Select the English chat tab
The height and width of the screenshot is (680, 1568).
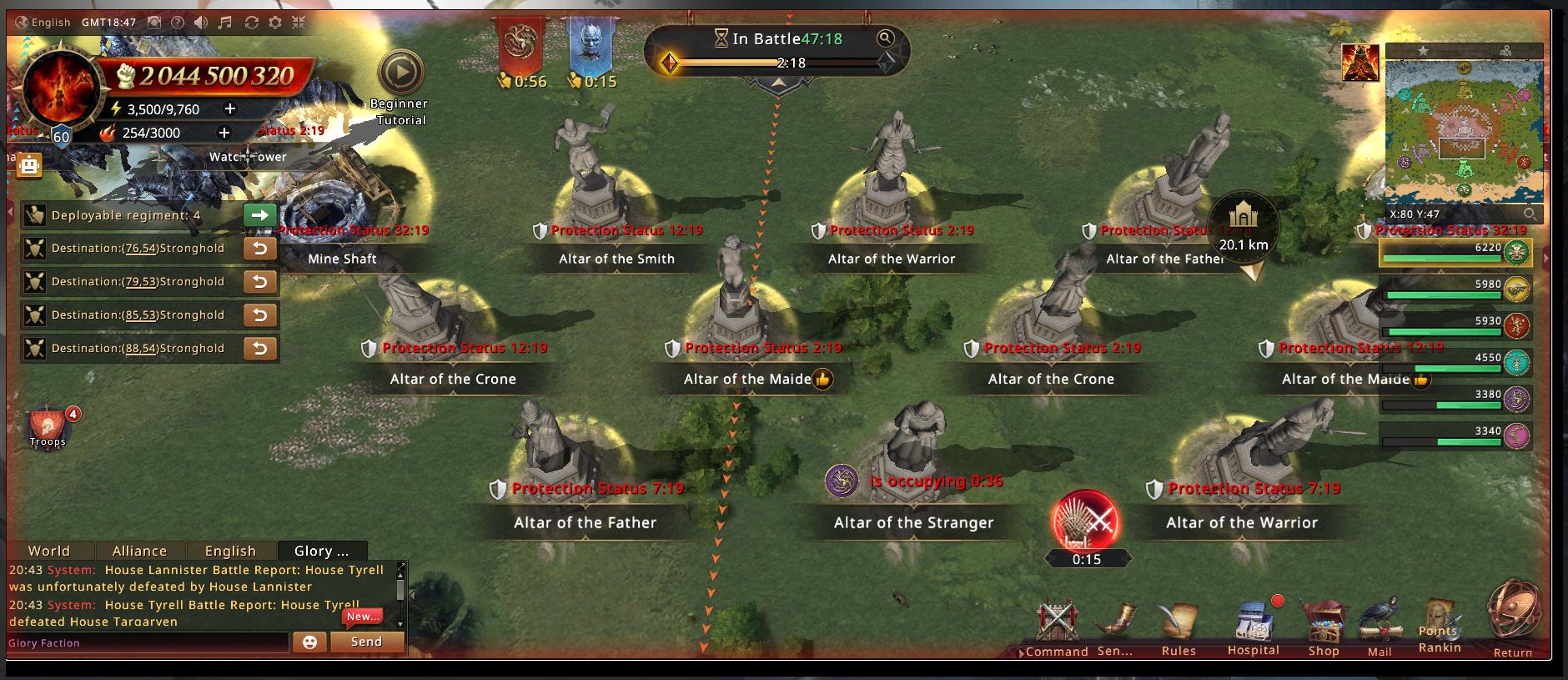[230, 551]
